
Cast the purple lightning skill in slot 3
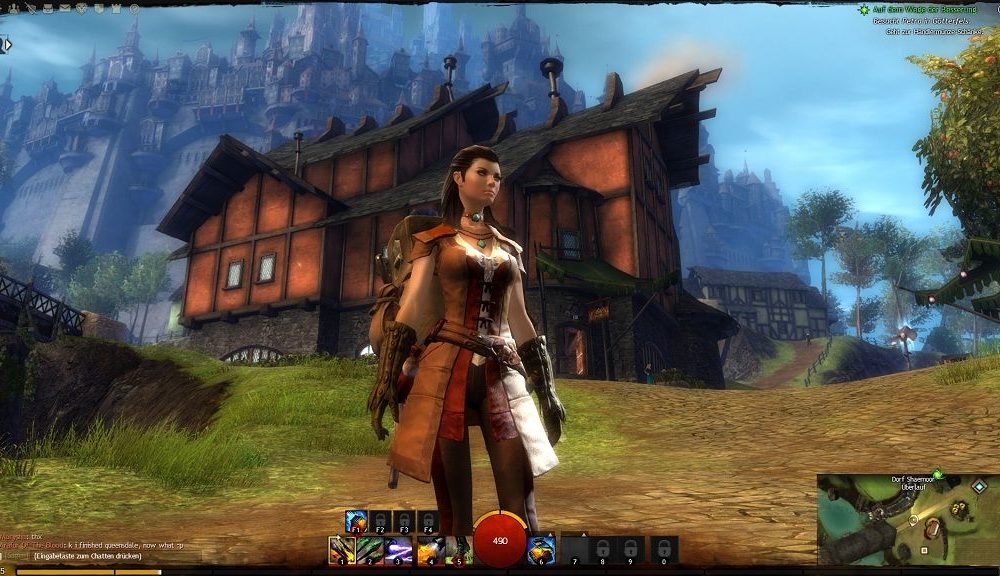tap(398, 549)
